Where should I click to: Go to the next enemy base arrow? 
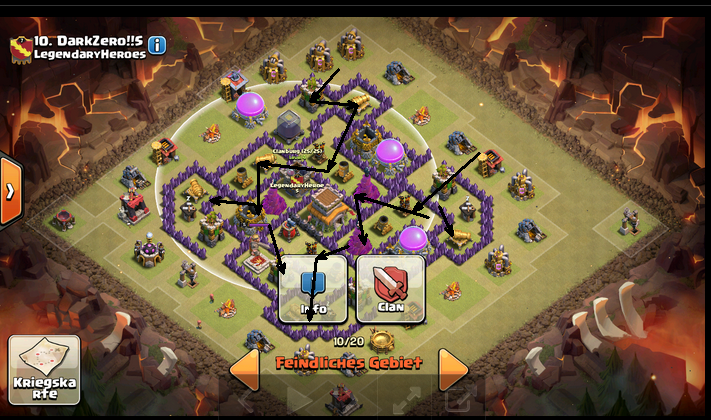tap(453, 369)
